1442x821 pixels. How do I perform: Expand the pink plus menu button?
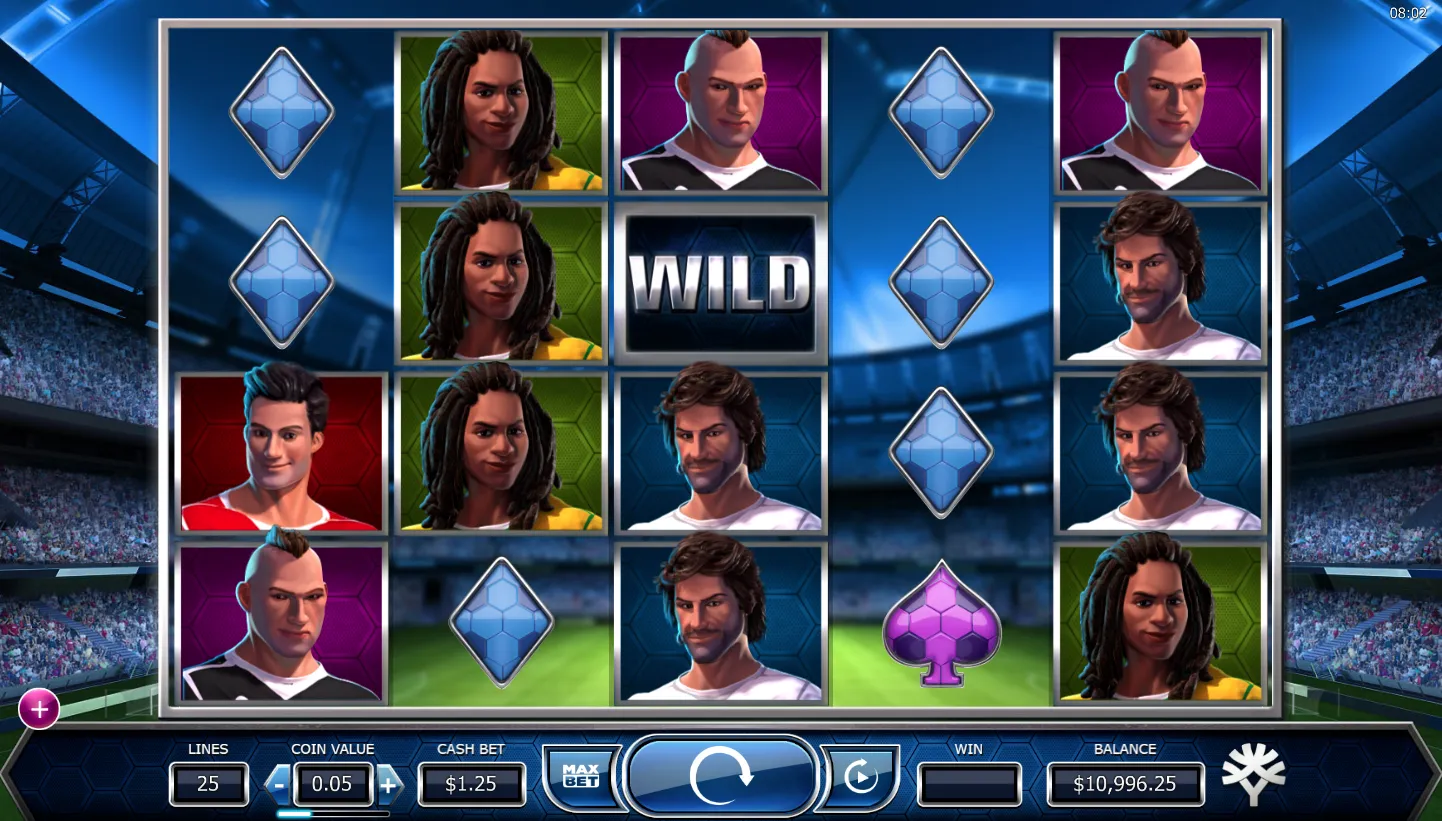pyautogui.click(x=39, y=710)
